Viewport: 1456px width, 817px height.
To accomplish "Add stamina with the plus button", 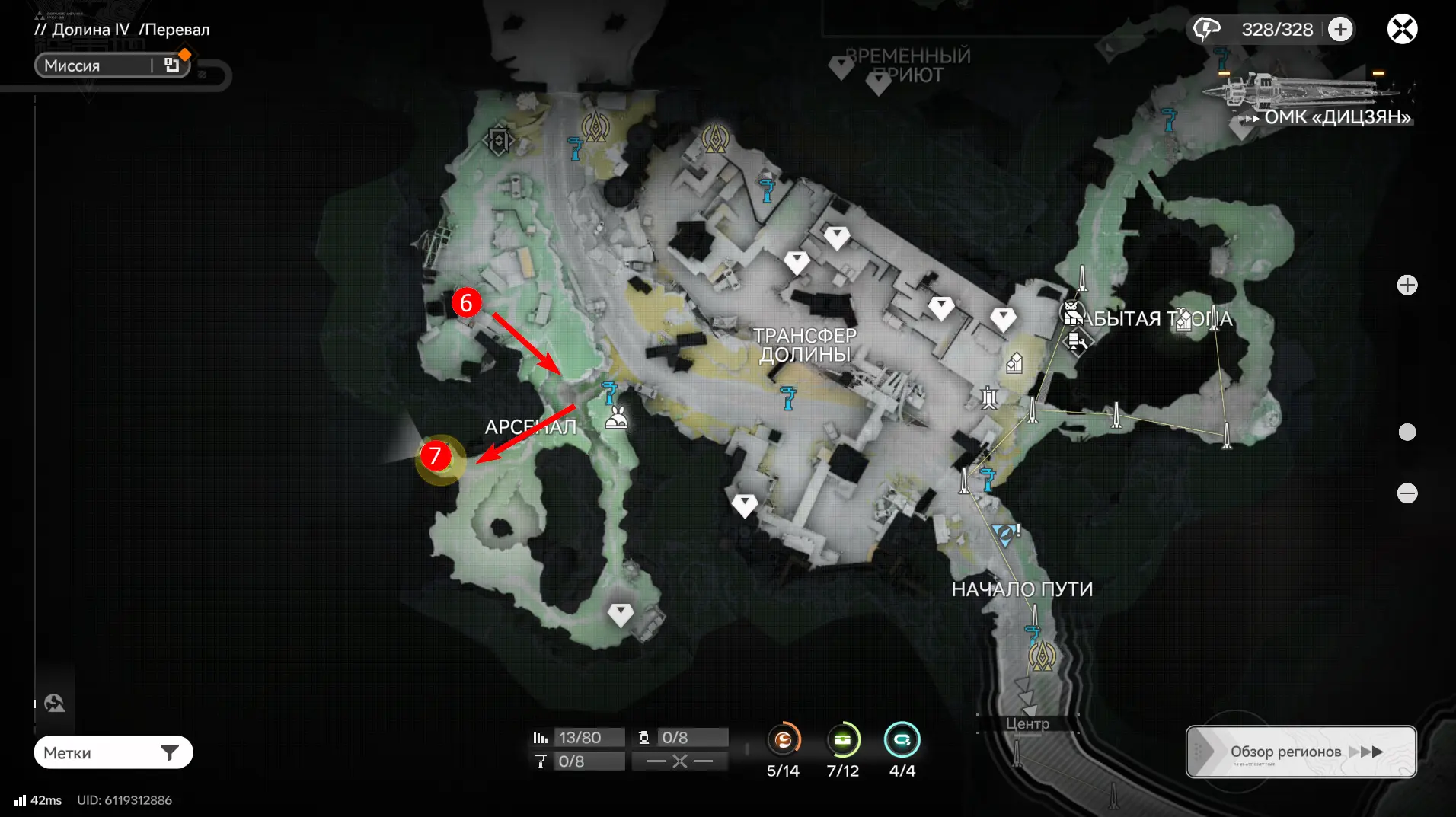I will click(x=1340, y=30).
